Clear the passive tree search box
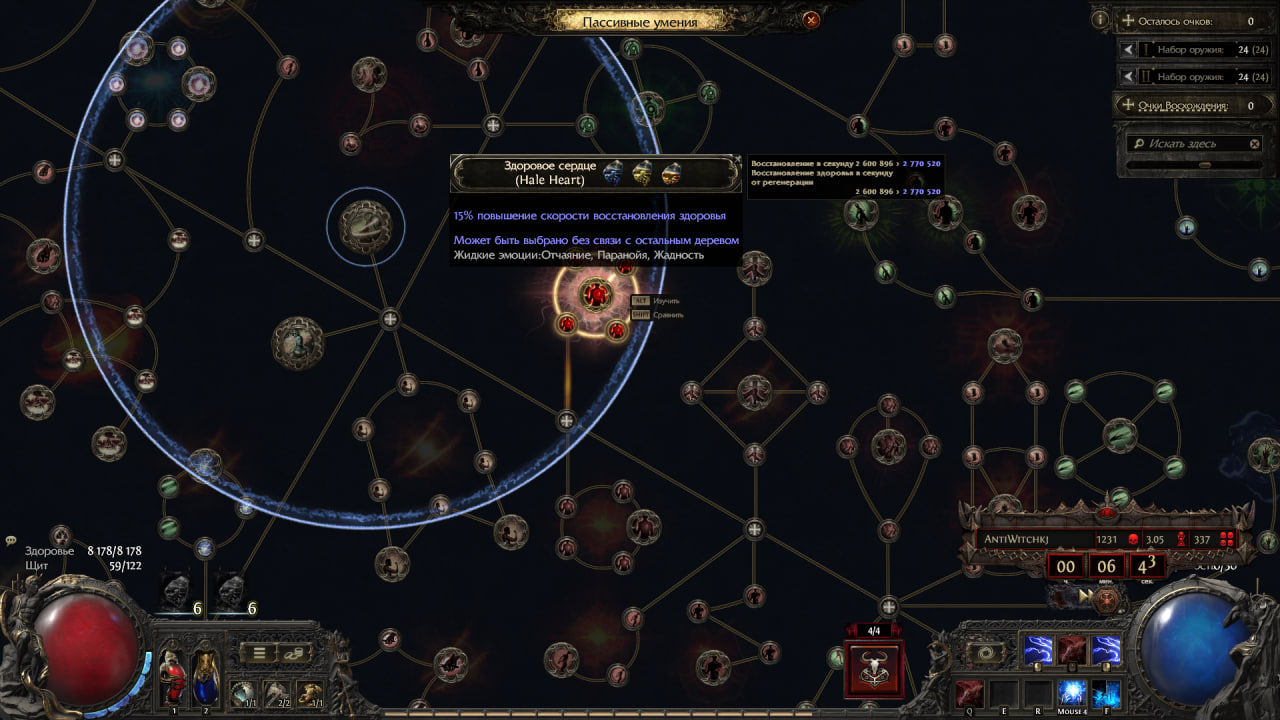This screenshot has height=720, width=1280. [1255, 144]
